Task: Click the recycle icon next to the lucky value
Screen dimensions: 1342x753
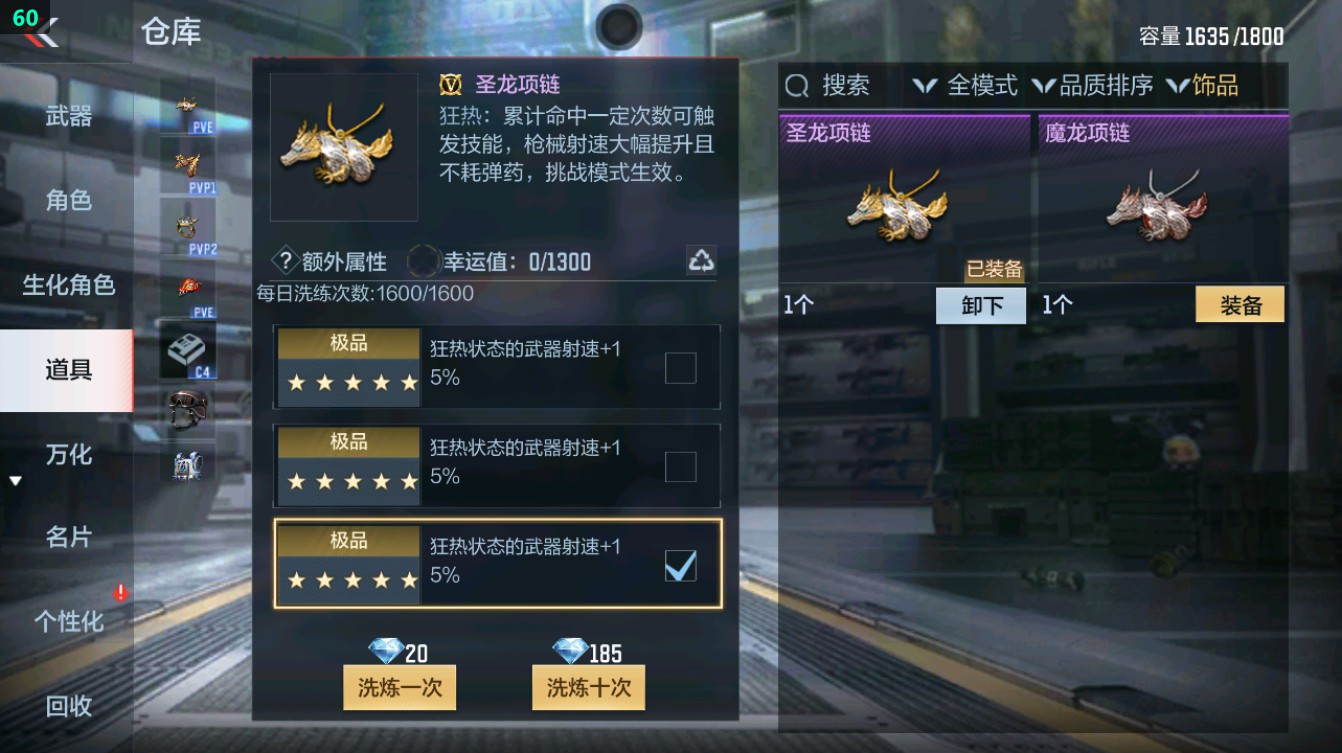Action: pyautogui.click(x=702, y=260)
